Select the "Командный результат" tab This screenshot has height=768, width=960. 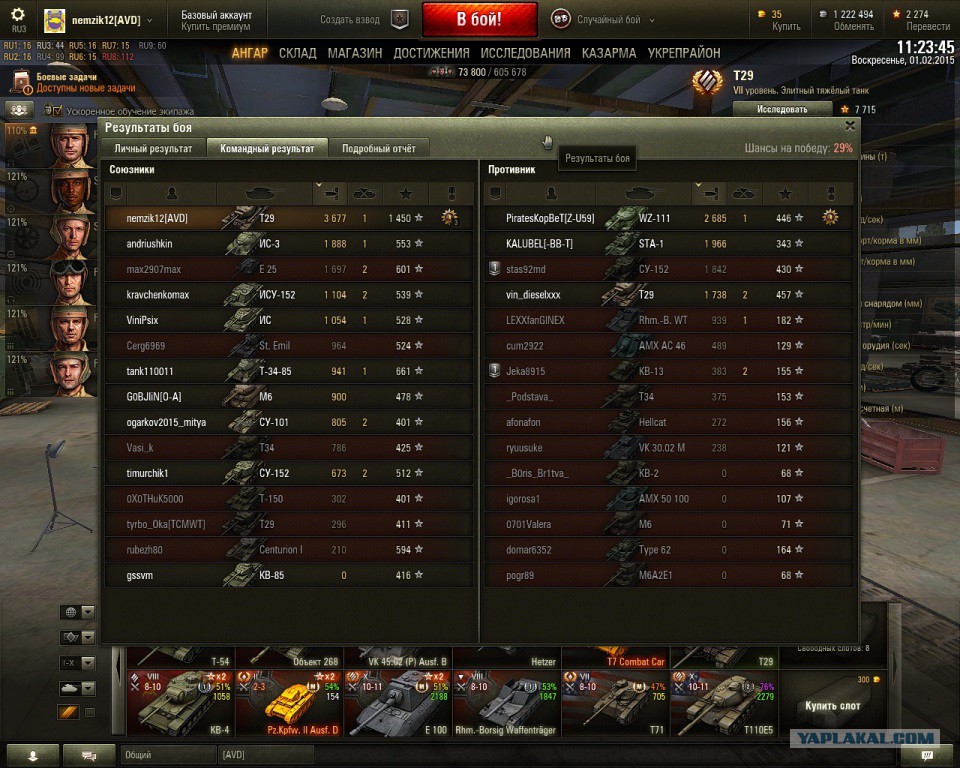tap(267, 148)
